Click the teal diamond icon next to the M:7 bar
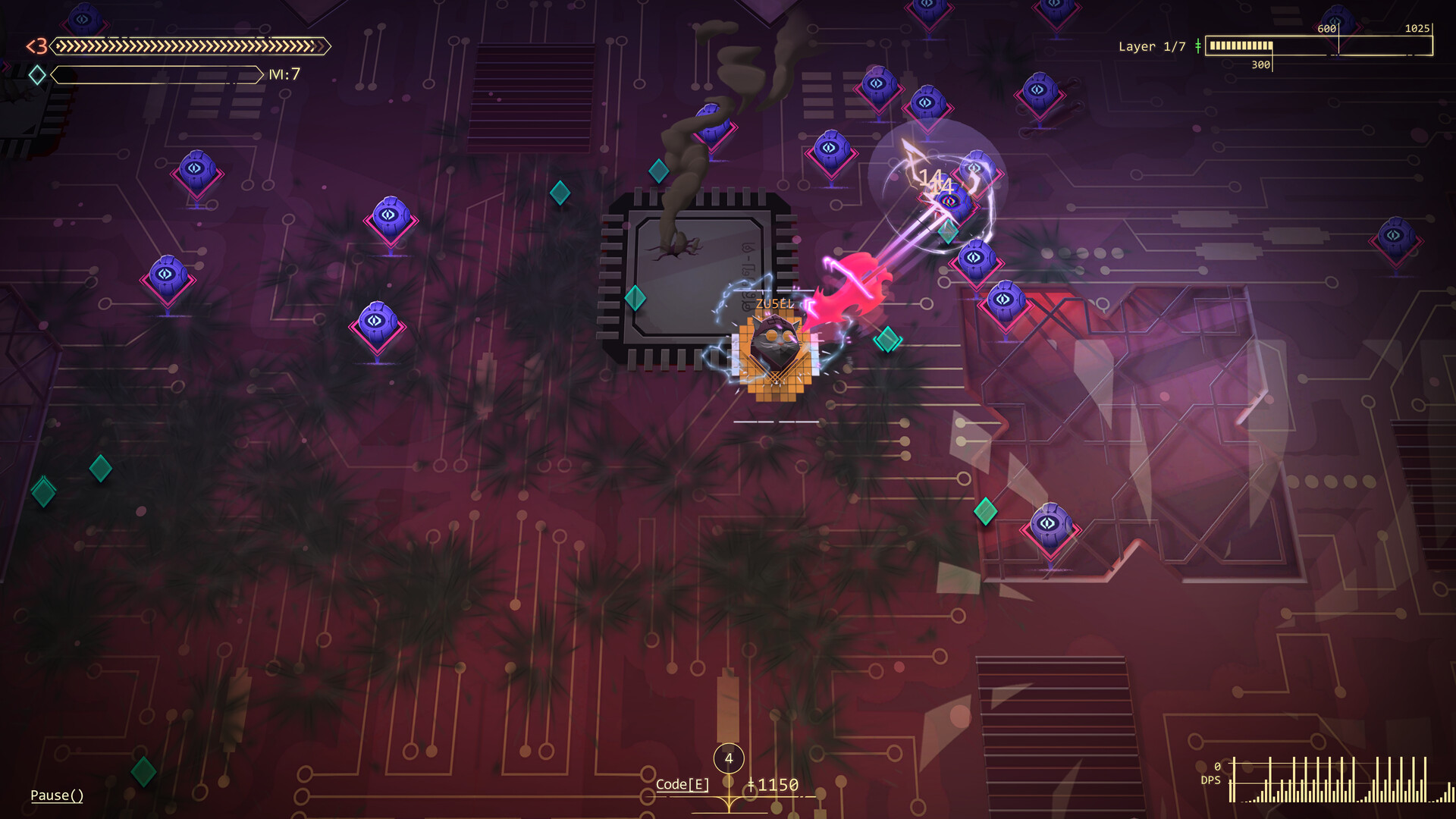 [x=36, y=74]
